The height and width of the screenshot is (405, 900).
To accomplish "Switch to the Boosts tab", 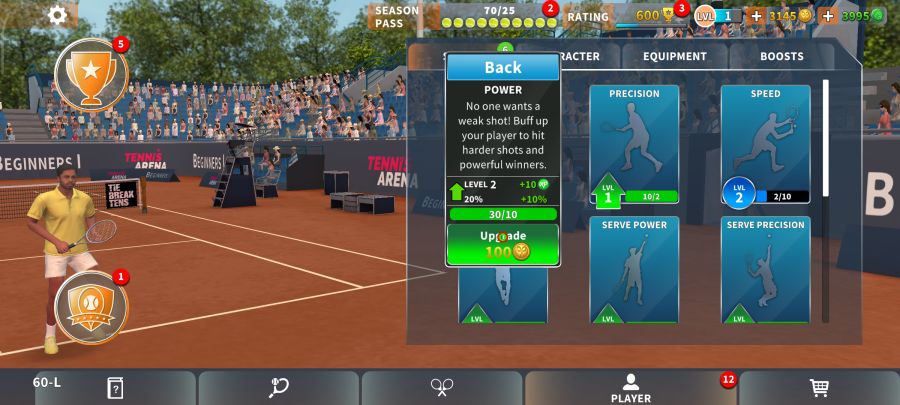I will click(x=781, y=57).
